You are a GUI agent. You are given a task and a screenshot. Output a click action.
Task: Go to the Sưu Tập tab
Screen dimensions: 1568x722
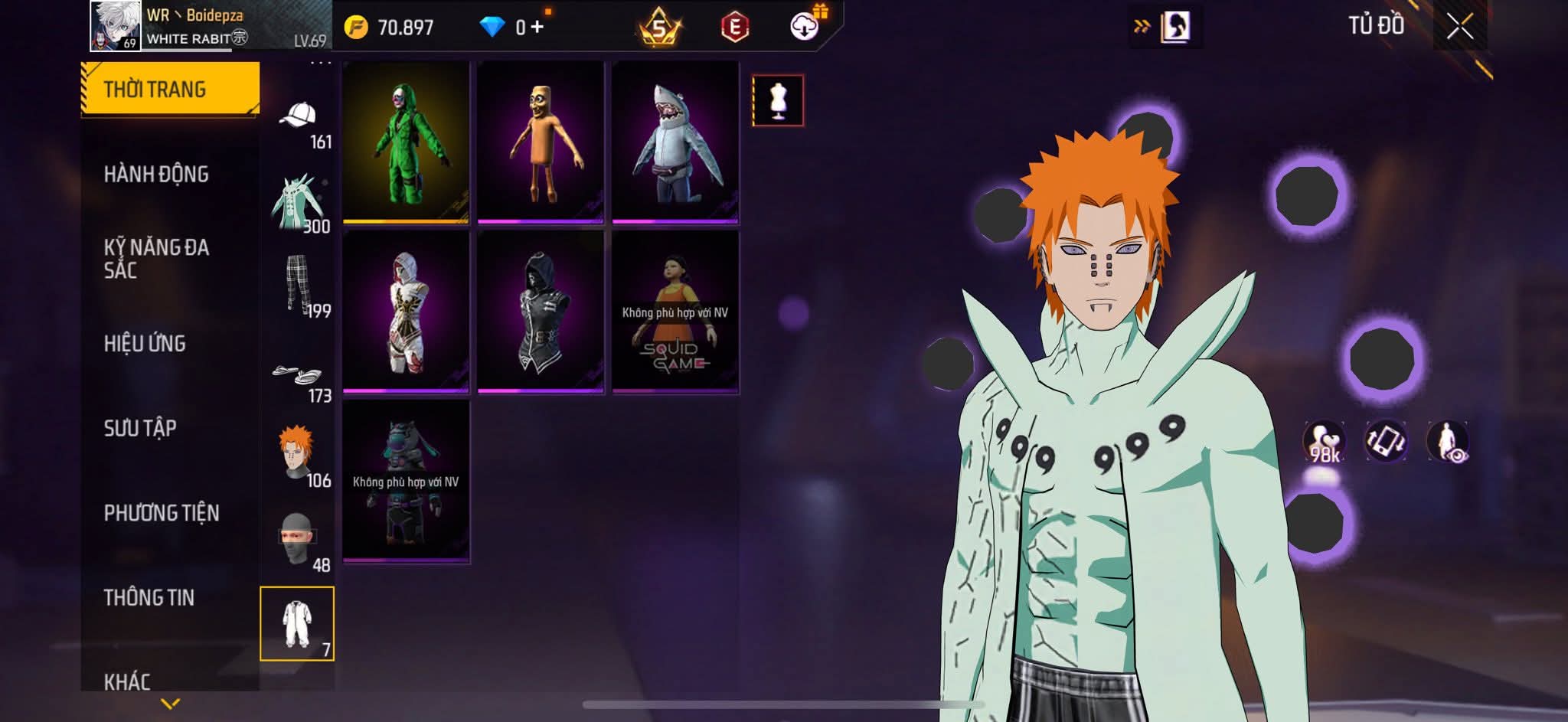(x=140, y=428)
